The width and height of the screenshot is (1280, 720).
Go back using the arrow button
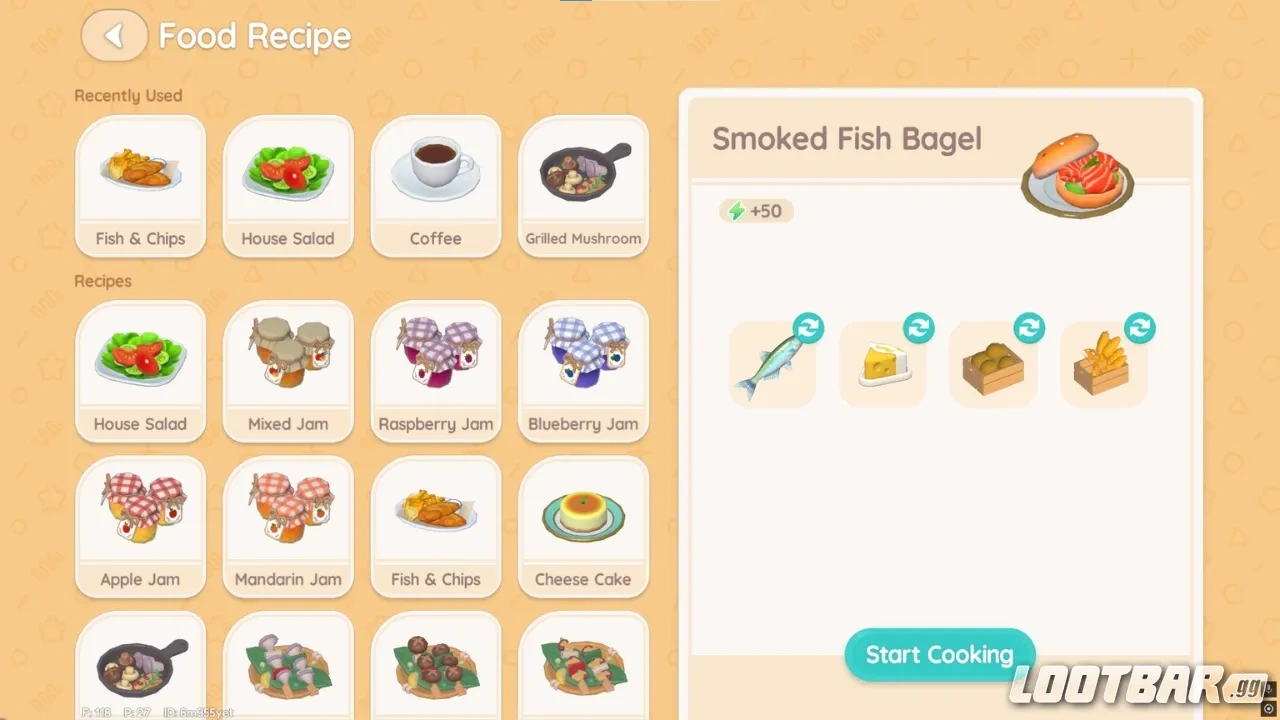click(113, 35)
